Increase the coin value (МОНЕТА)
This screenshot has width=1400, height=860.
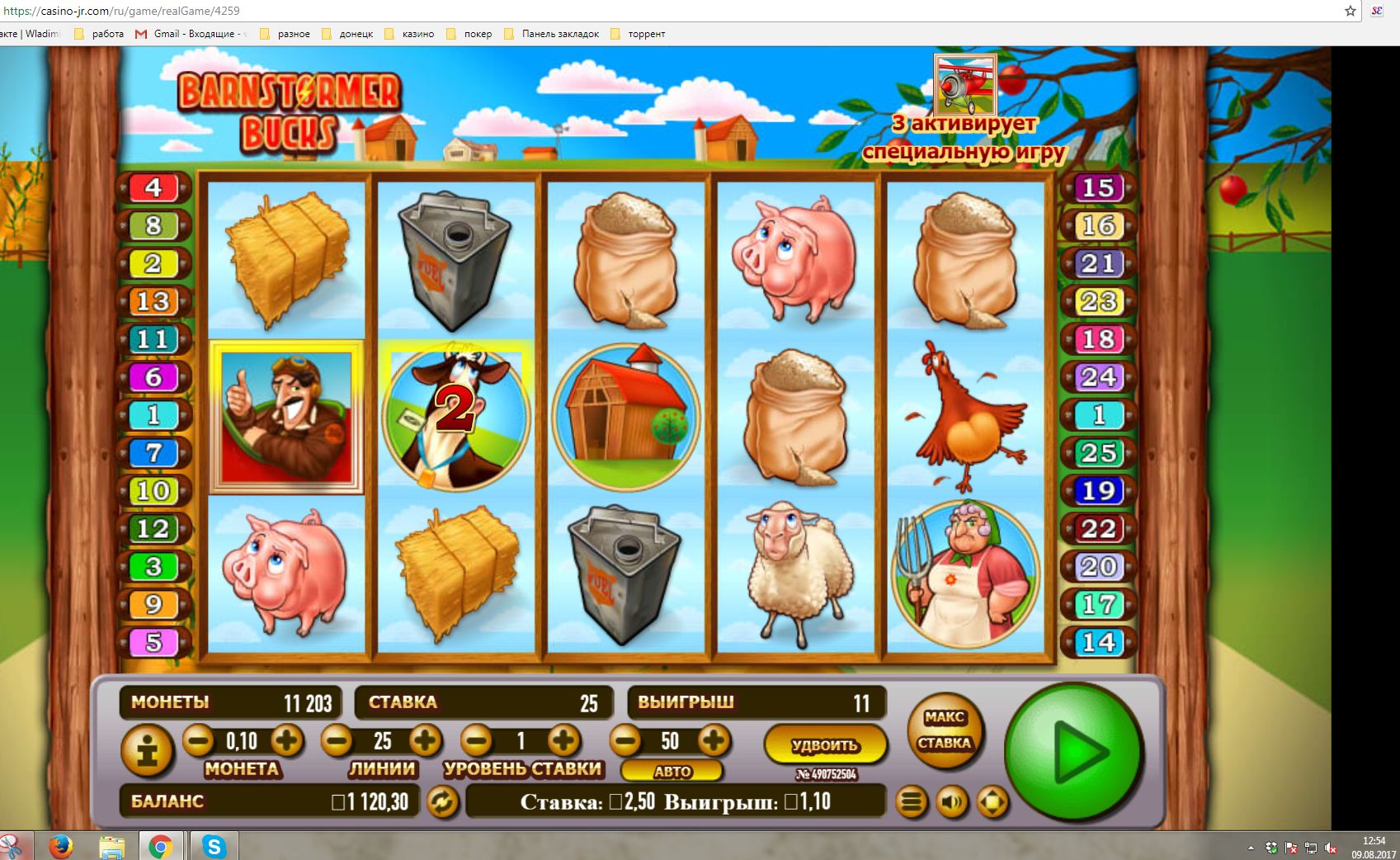coord(285,740)
